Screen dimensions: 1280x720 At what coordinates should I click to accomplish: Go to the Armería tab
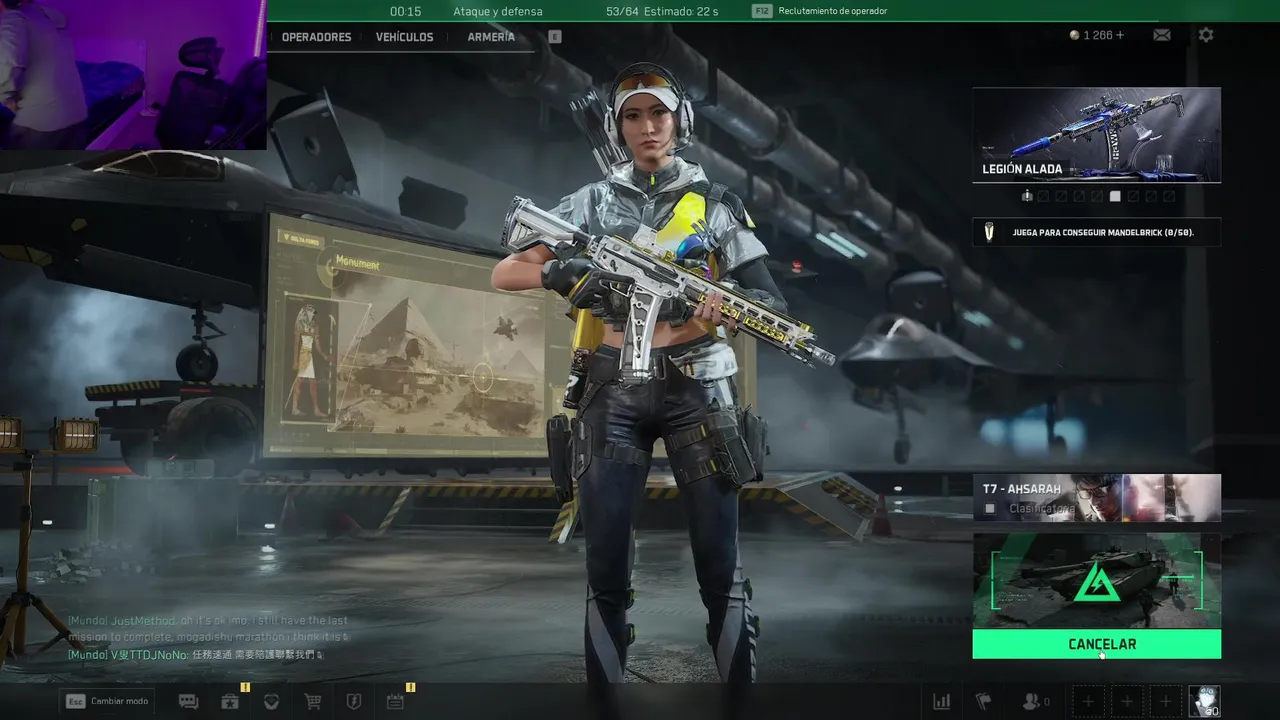(x=491, y=37)
